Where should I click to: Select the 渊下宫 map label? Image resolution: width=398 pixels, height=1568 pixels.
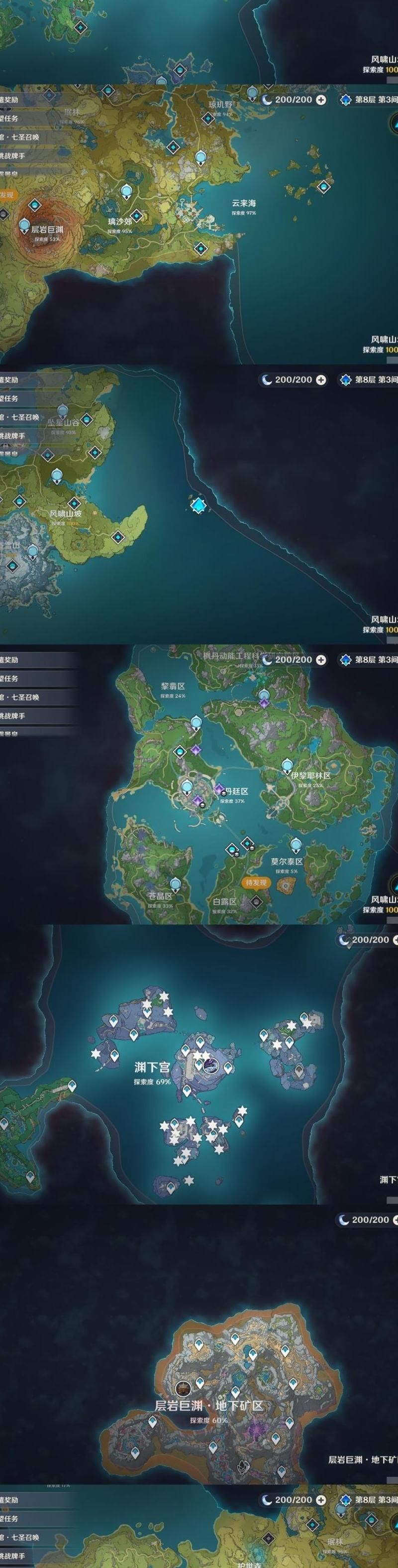[152, 1068]
